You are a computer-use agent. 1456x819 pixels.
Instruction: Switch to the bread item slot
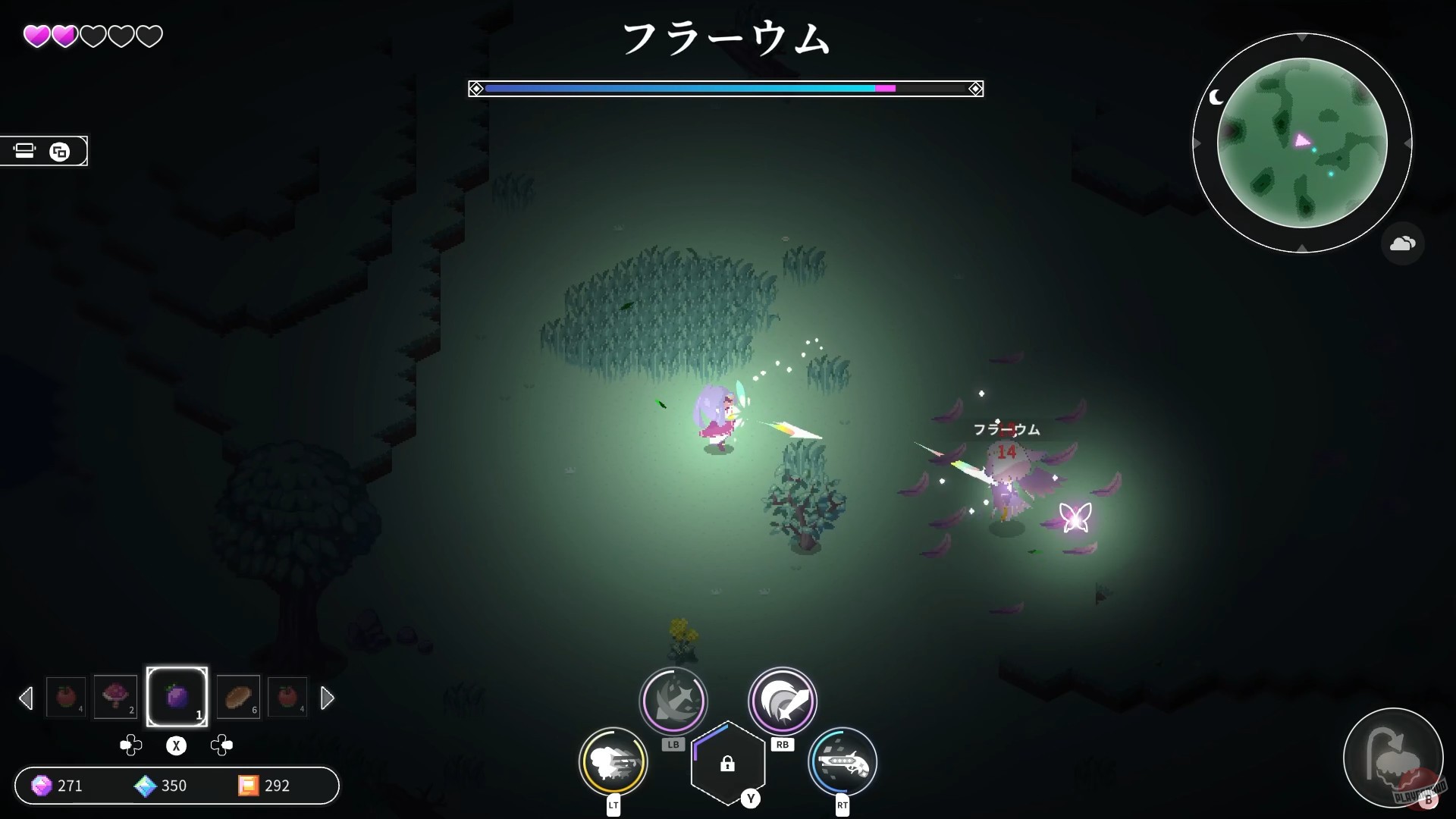237,697
